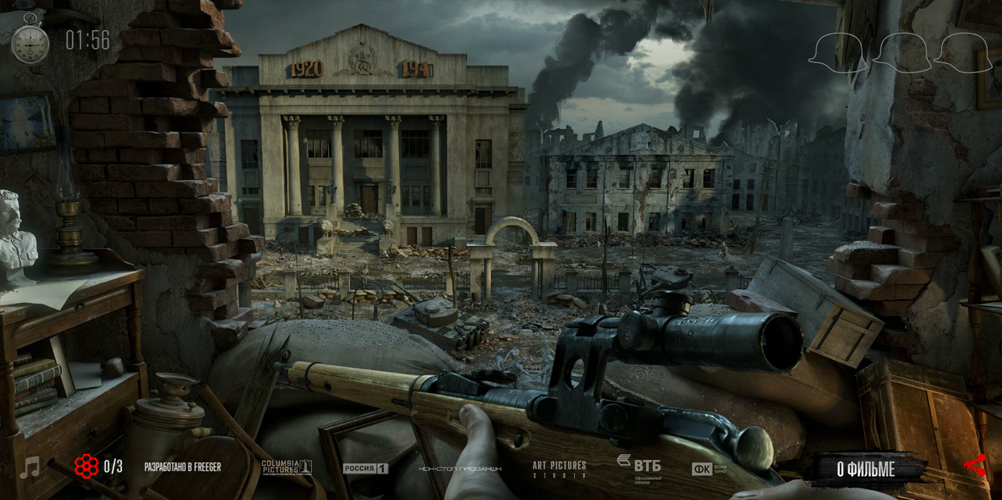1002x500 pixels.
Task: Open the 'Разработано в Freeger' developer link
Action: click(183, 467)
